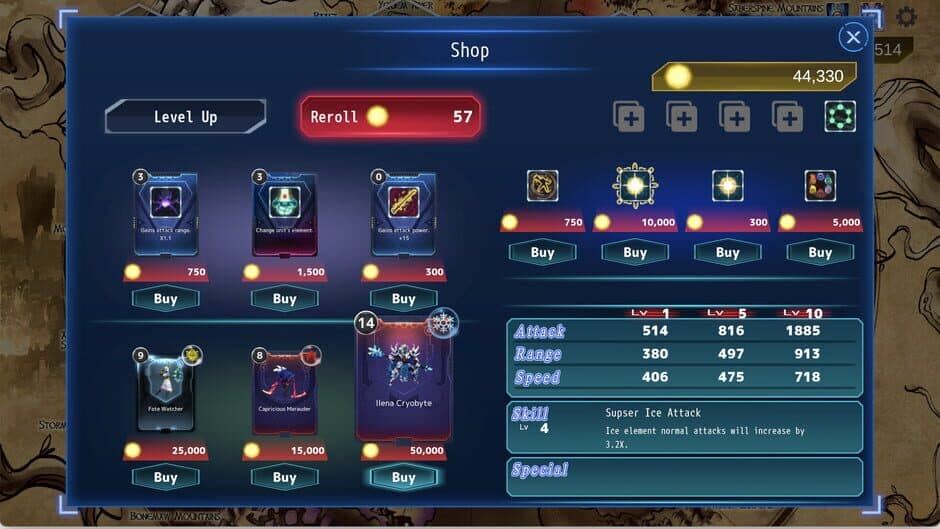Image resolution: width=940 pixels, height=529 pixels.
Task: Reroll the shop for 57 gold
Action: point(390,117)
